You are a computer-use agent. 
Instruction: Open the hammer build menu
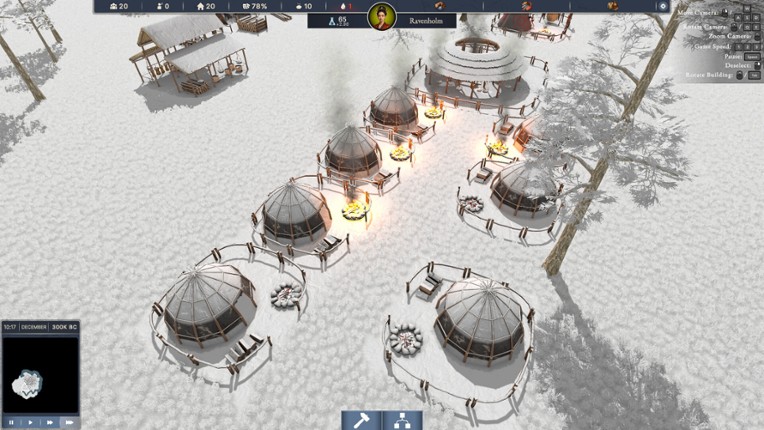click(361, 420)
